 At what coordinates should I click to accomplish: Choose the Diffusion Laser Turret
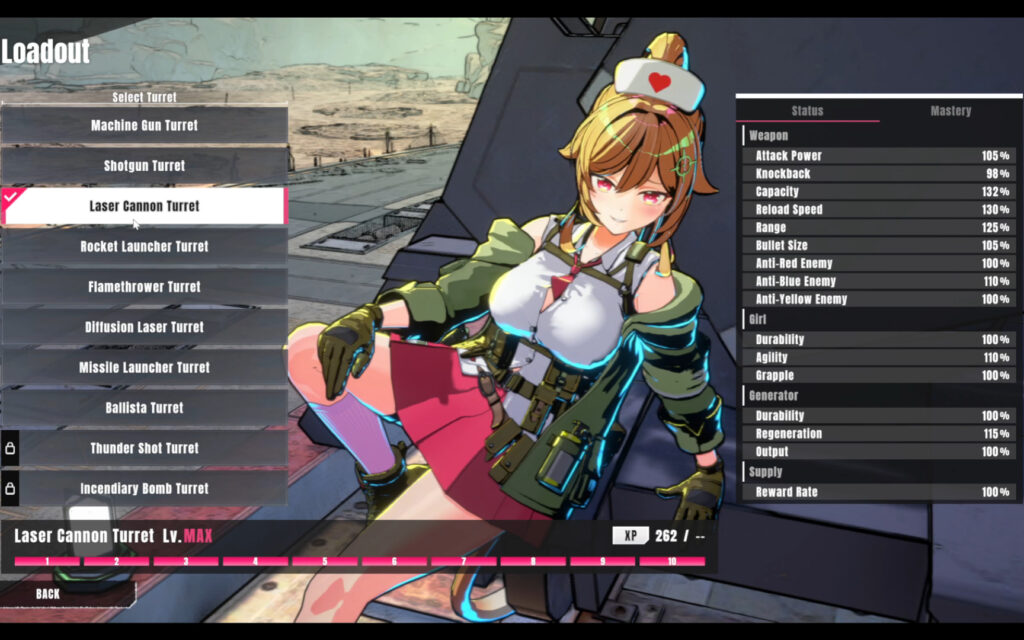point(144,327)
